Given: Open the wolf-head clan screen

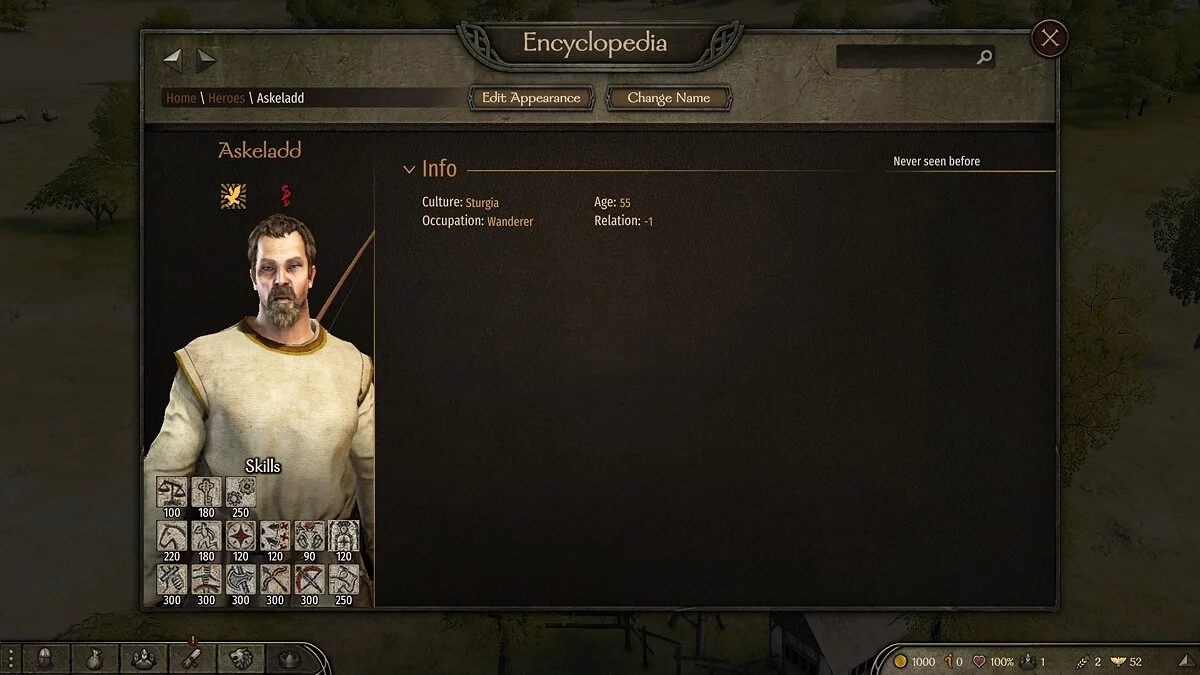Looking at the screenshot, I should click(241, 659).
